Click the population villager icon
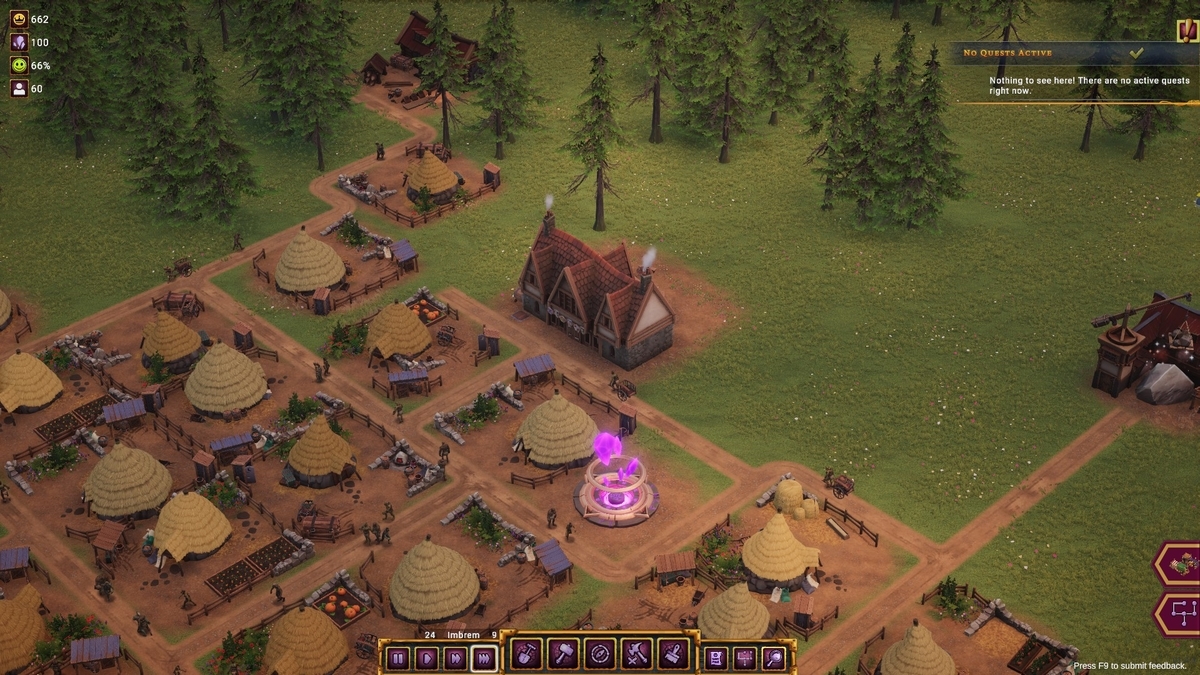The image size is (1200, 675). (19, 88)
